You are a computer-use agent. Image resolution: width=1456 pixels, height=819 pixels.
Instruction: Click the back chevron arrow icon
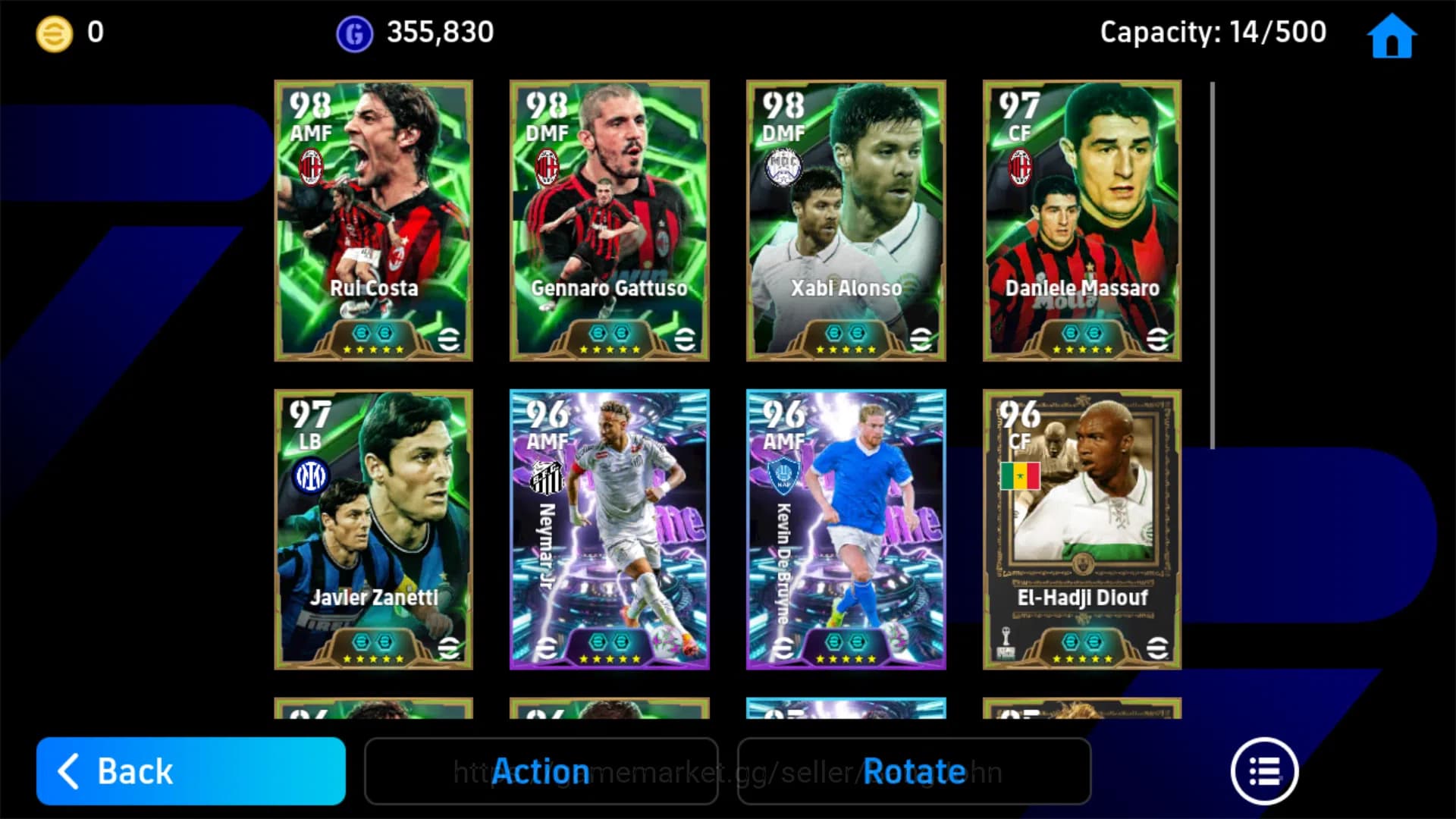coord(68,771)
